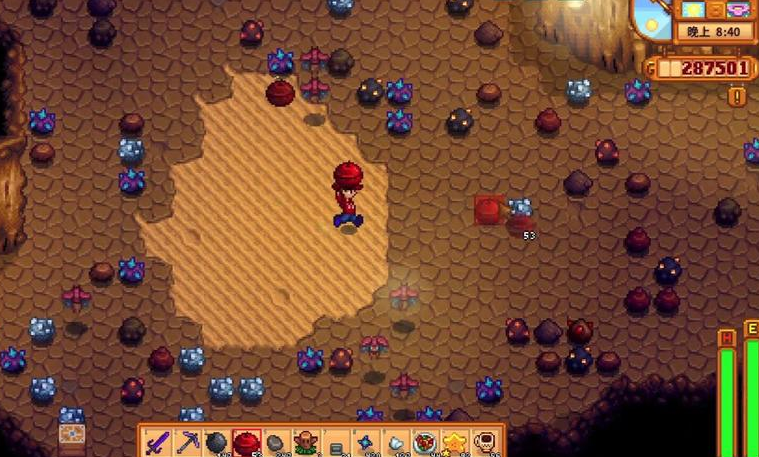The width and height of the screenshot is (759, 457).
Task: Open the quest journal exclamation icon
Action: tap(737, 96)
